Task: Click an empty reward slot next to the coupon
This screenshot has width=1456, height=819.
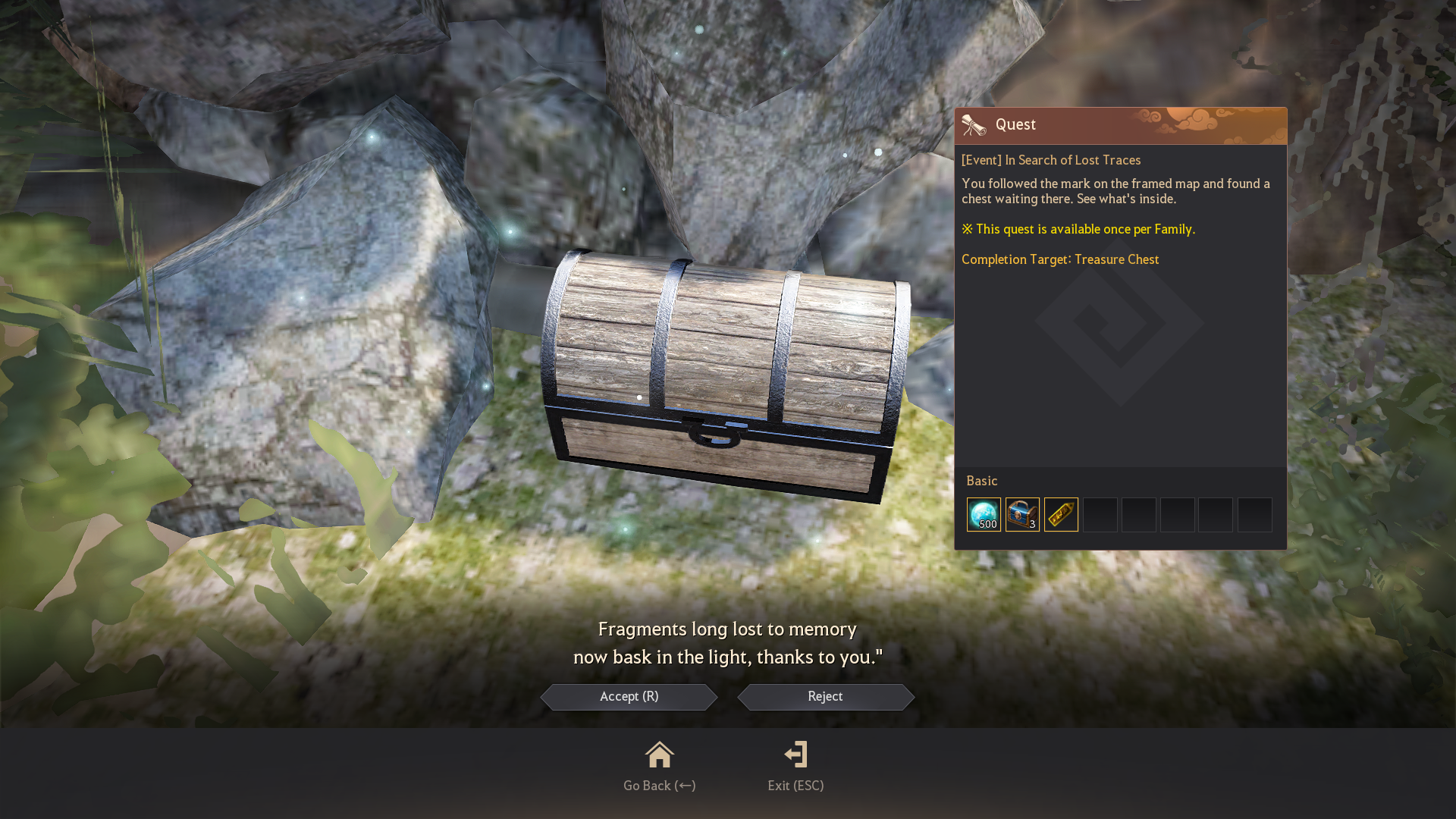Action: [1100, 514]
